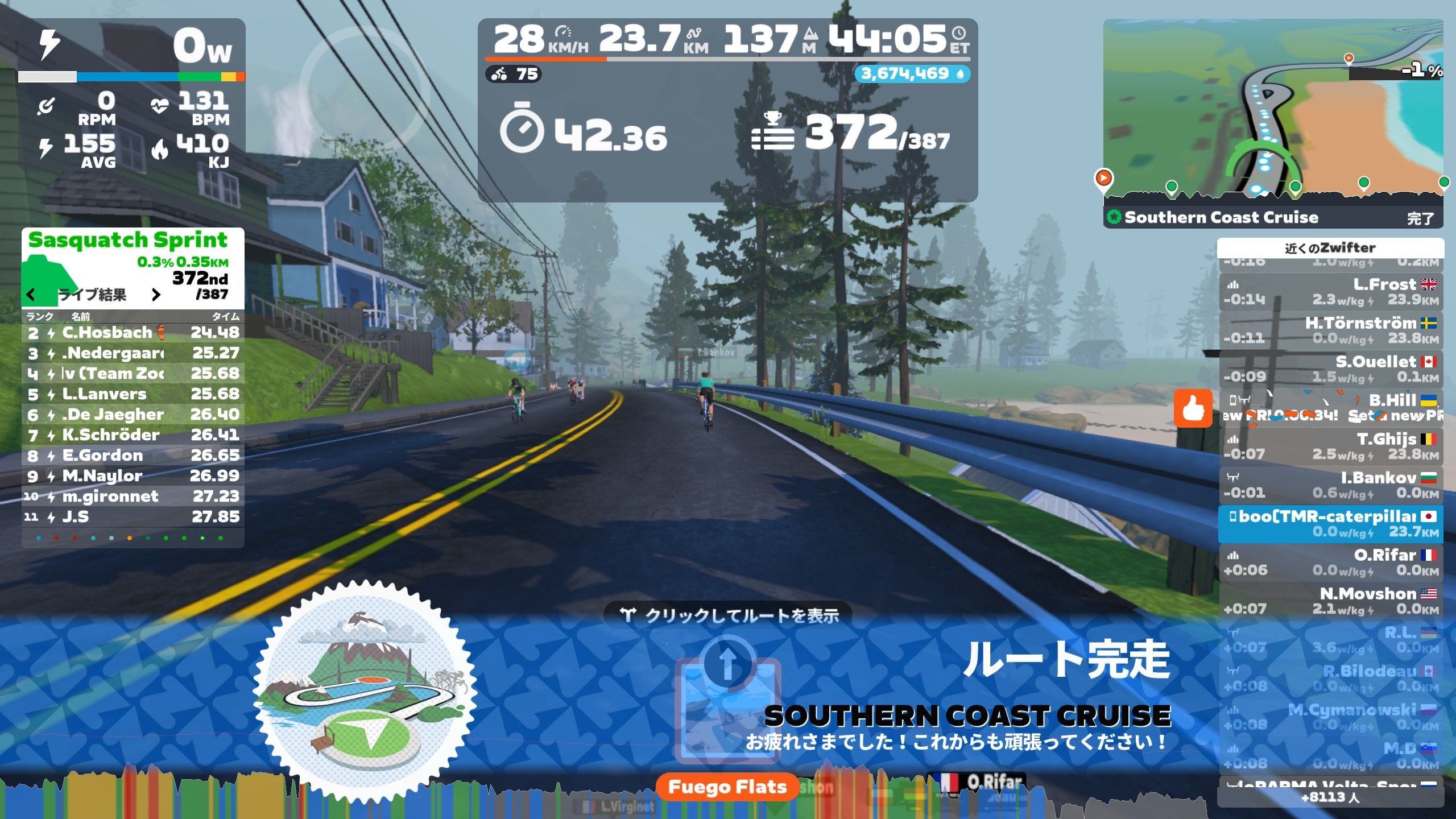This screenshot has height=819, width=1456.
Task: Advance to the next live results page
Action: [x=156, y=295]
